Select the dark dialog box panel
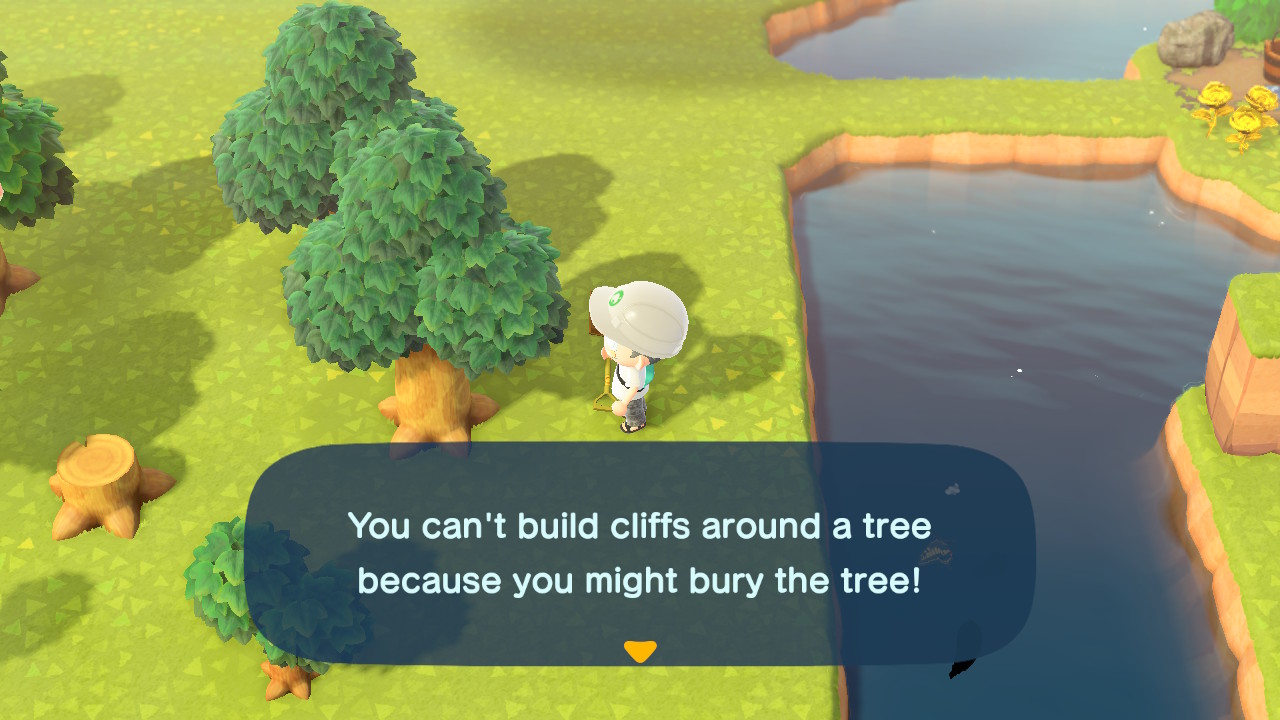 tap(640, 555)
